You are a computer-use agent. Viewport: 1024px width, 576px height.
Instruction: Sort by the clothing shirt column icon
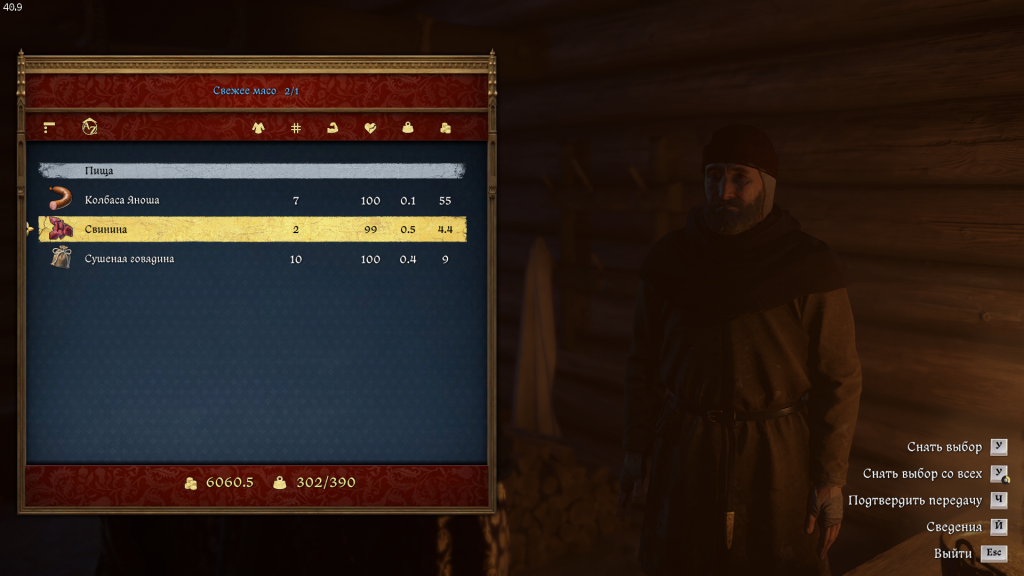click(258, 128)
